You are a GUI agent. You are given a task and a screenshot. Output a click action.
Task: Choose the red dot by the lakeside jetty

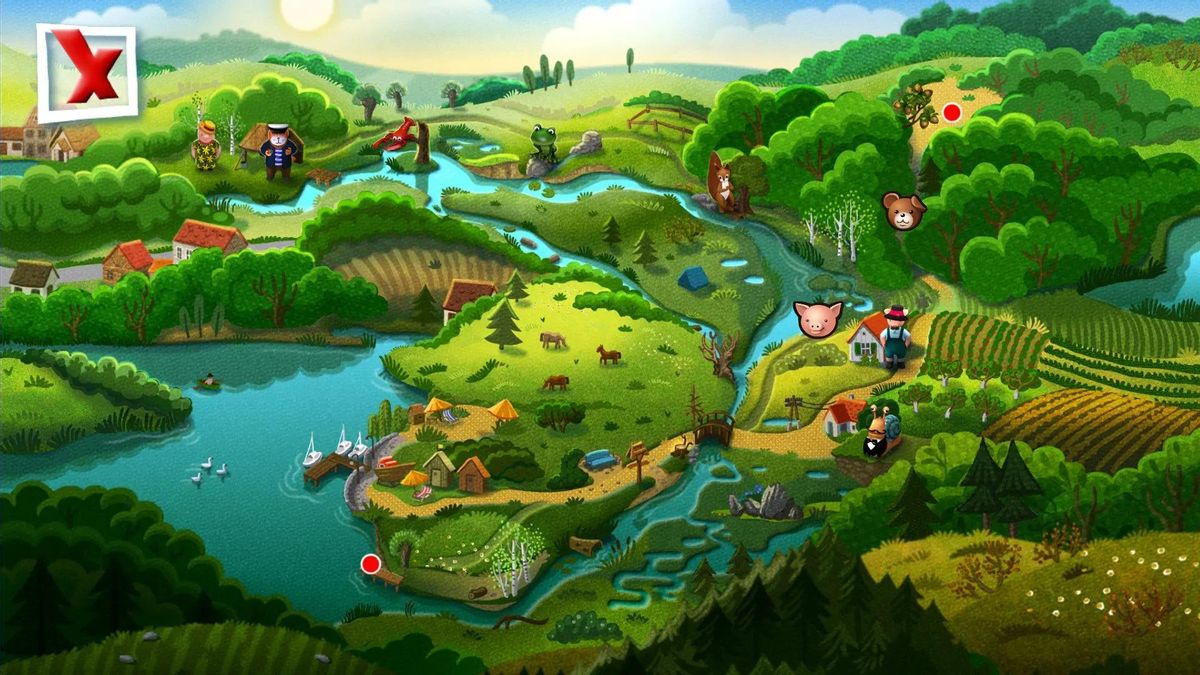[x=370, y=563]
